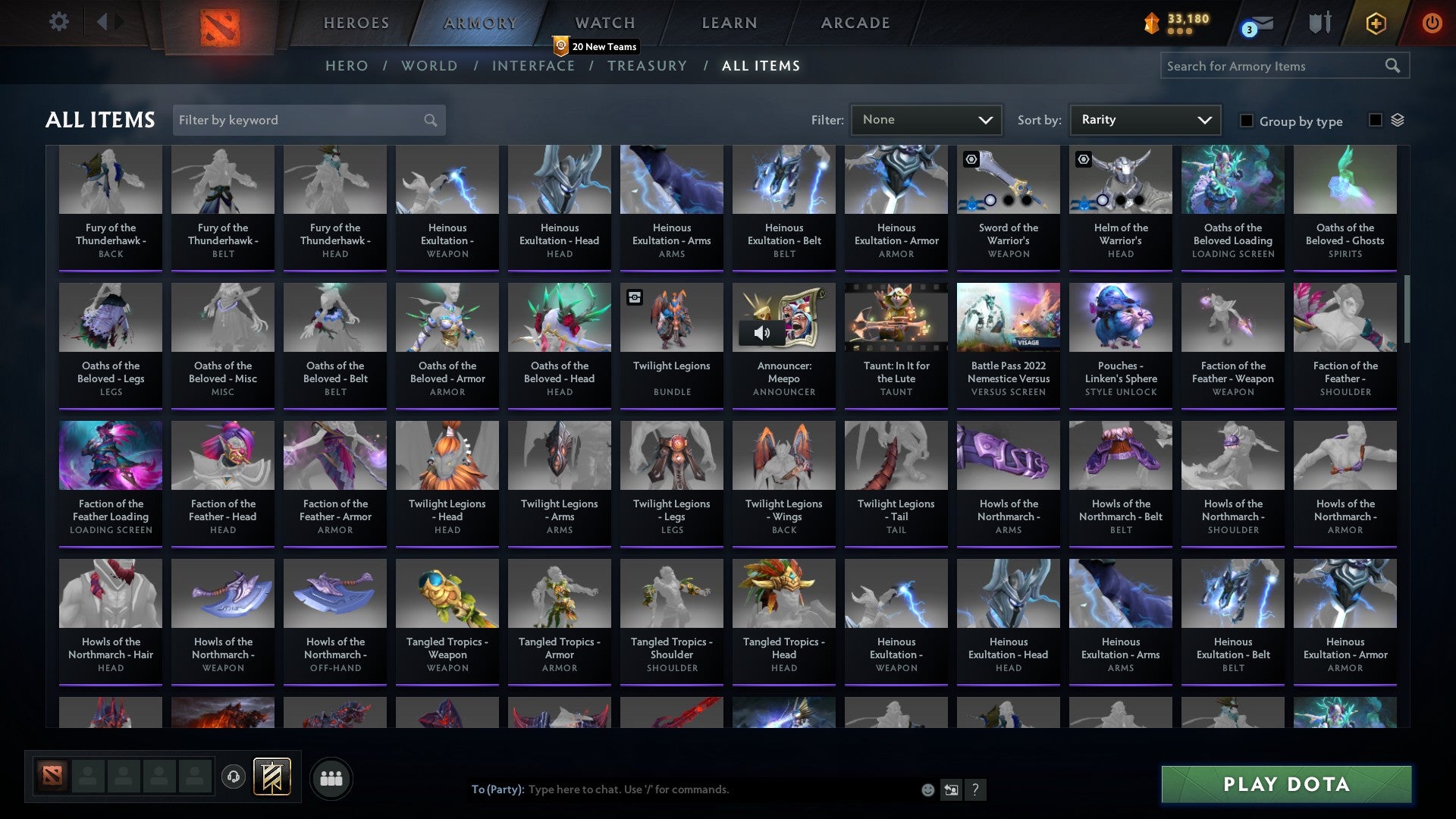The image size is (1456, 819).
Task: Open the Sort by Rarity dropdown
Action: [x=1144, y=120]
